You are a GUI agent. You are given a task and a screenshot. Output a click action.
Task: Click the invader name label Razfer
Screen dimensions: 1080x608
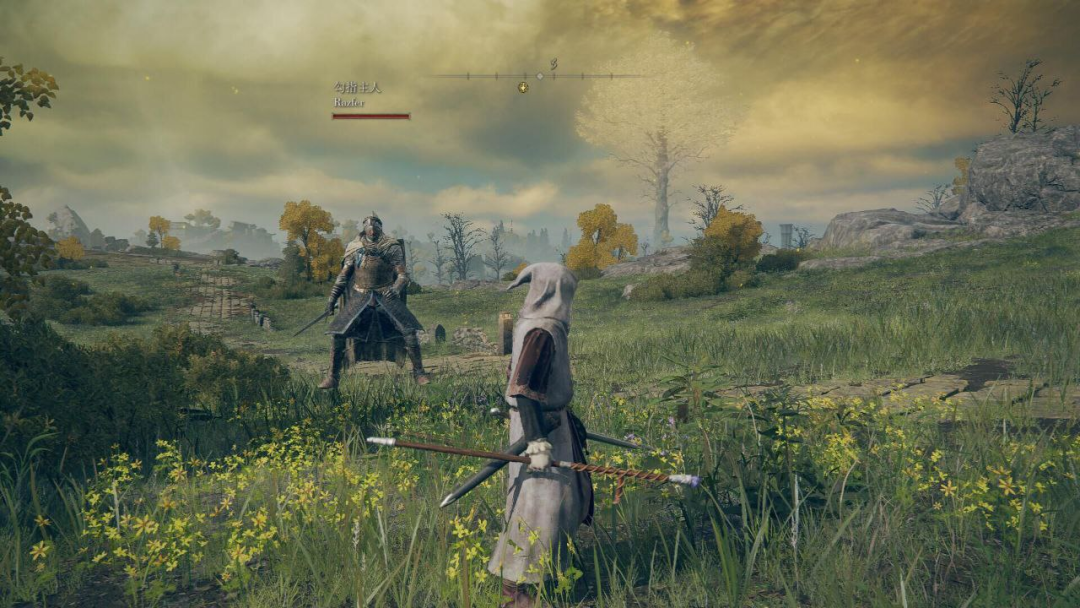click(x=349, y=102)
